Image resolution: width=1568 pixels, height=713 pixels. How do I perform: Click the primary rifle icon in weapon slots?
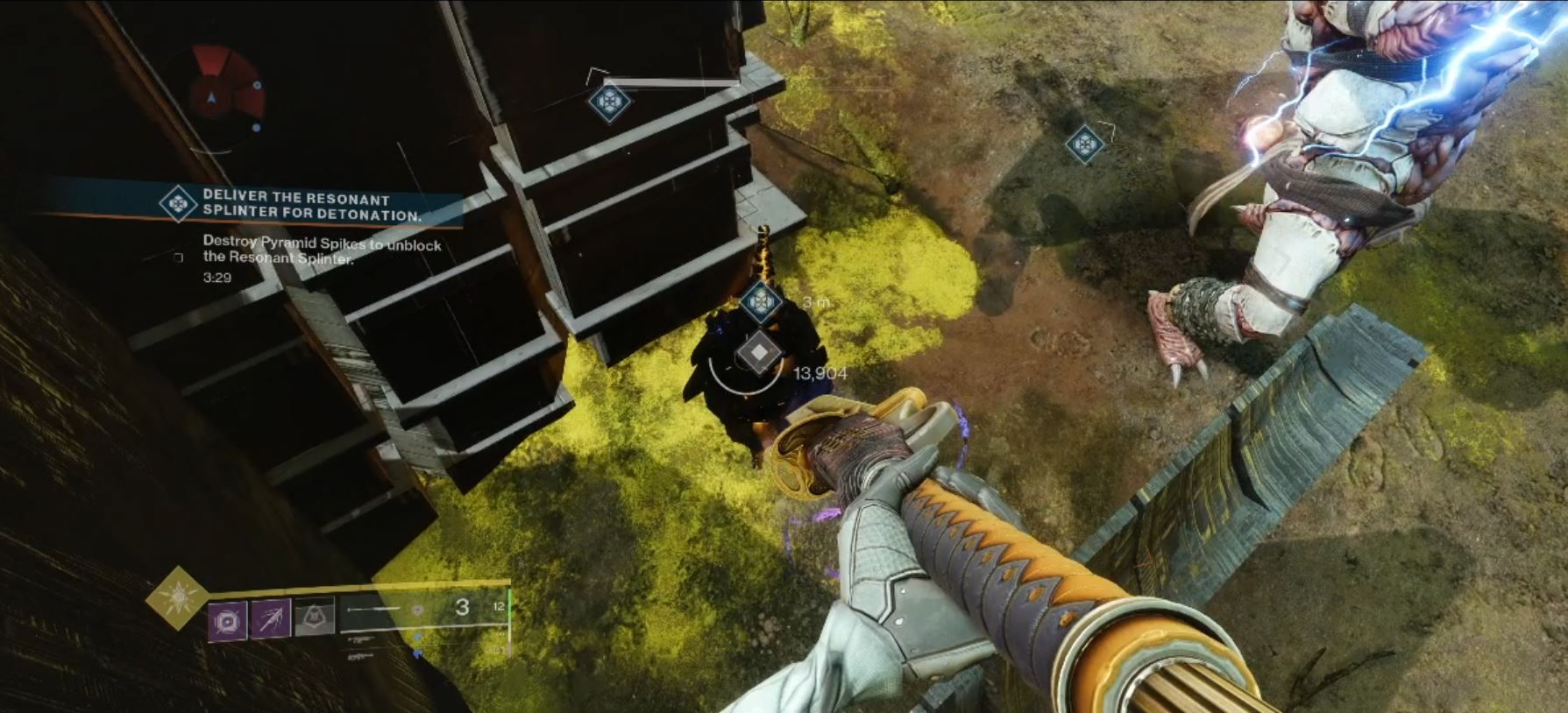click(x=364, y=641)
